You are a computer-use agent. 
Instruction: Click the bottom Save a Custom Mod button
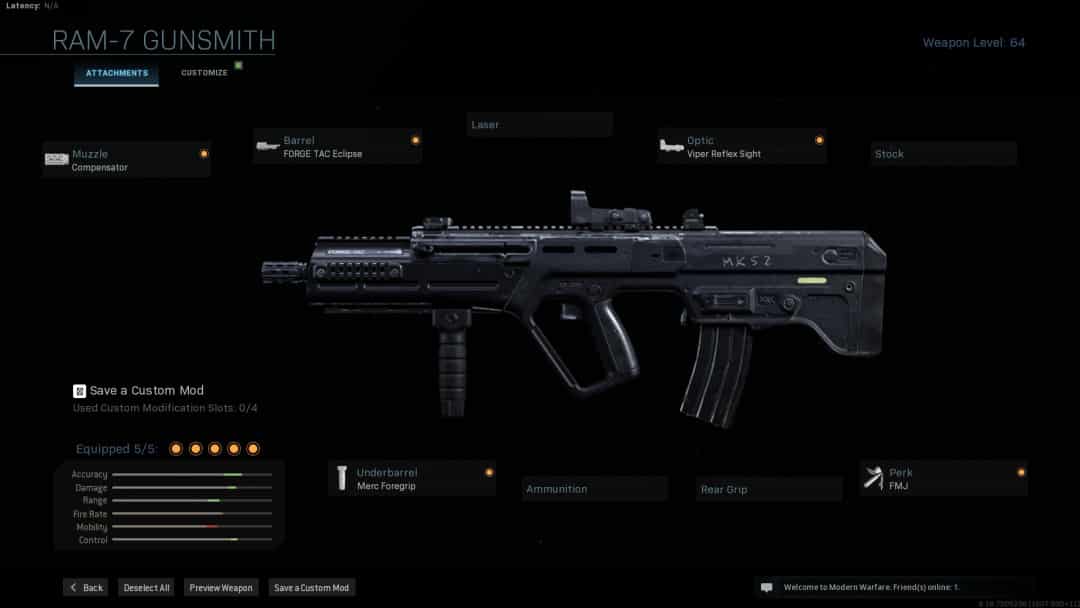pos(311,588)
